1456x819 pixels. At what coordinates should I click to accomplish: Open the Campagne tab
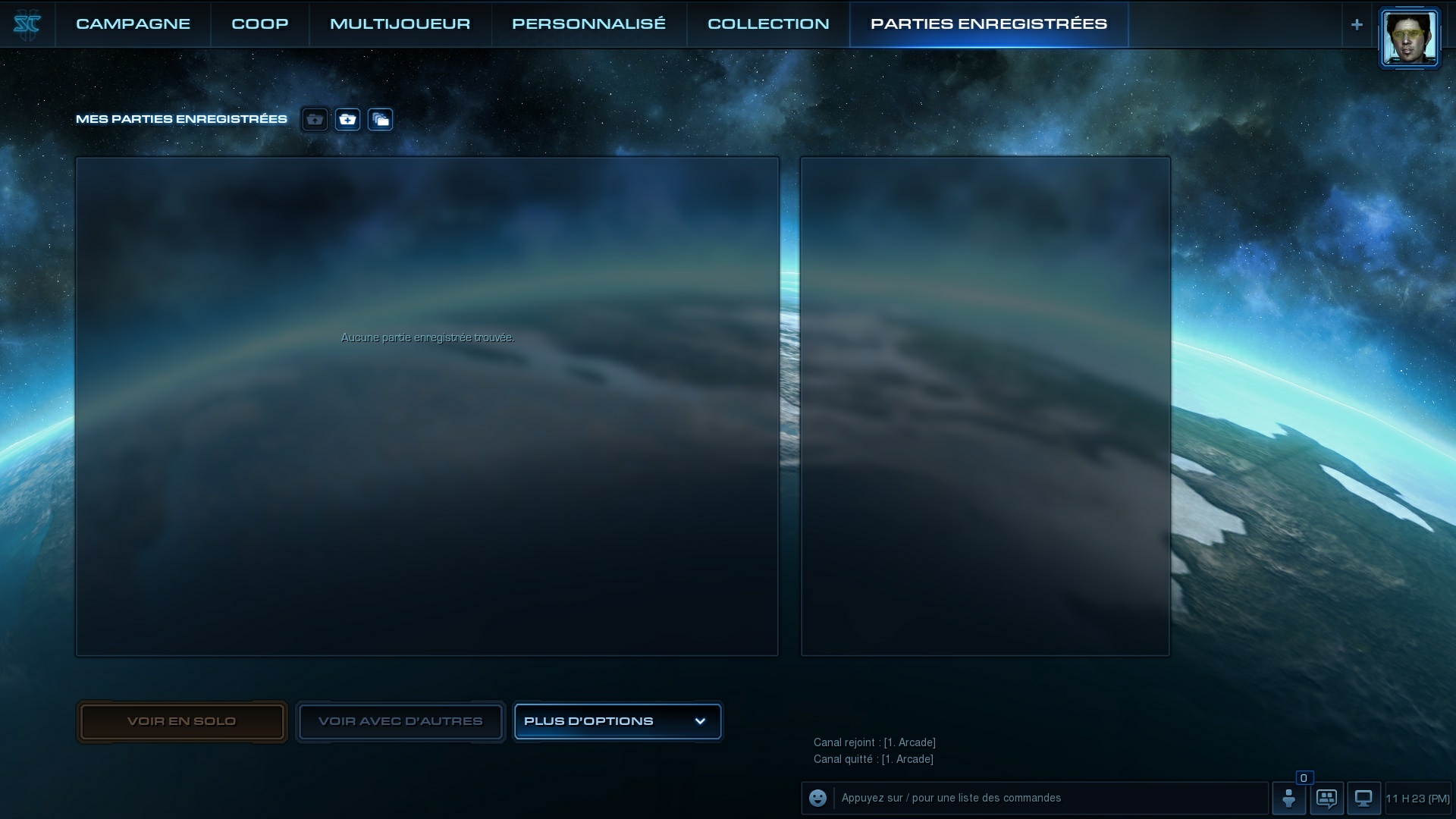point(133,24)
